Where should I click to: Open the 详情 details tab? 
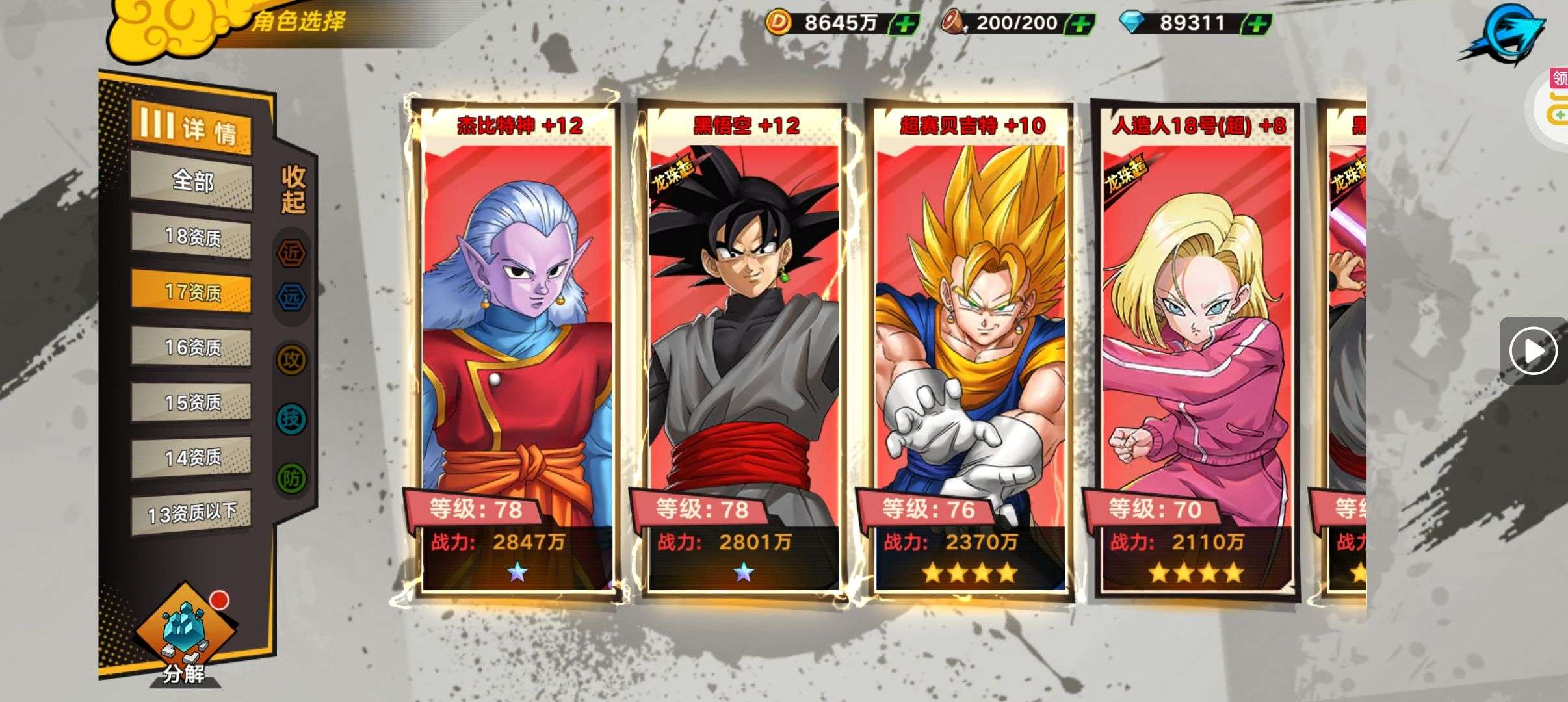(191, 128)
